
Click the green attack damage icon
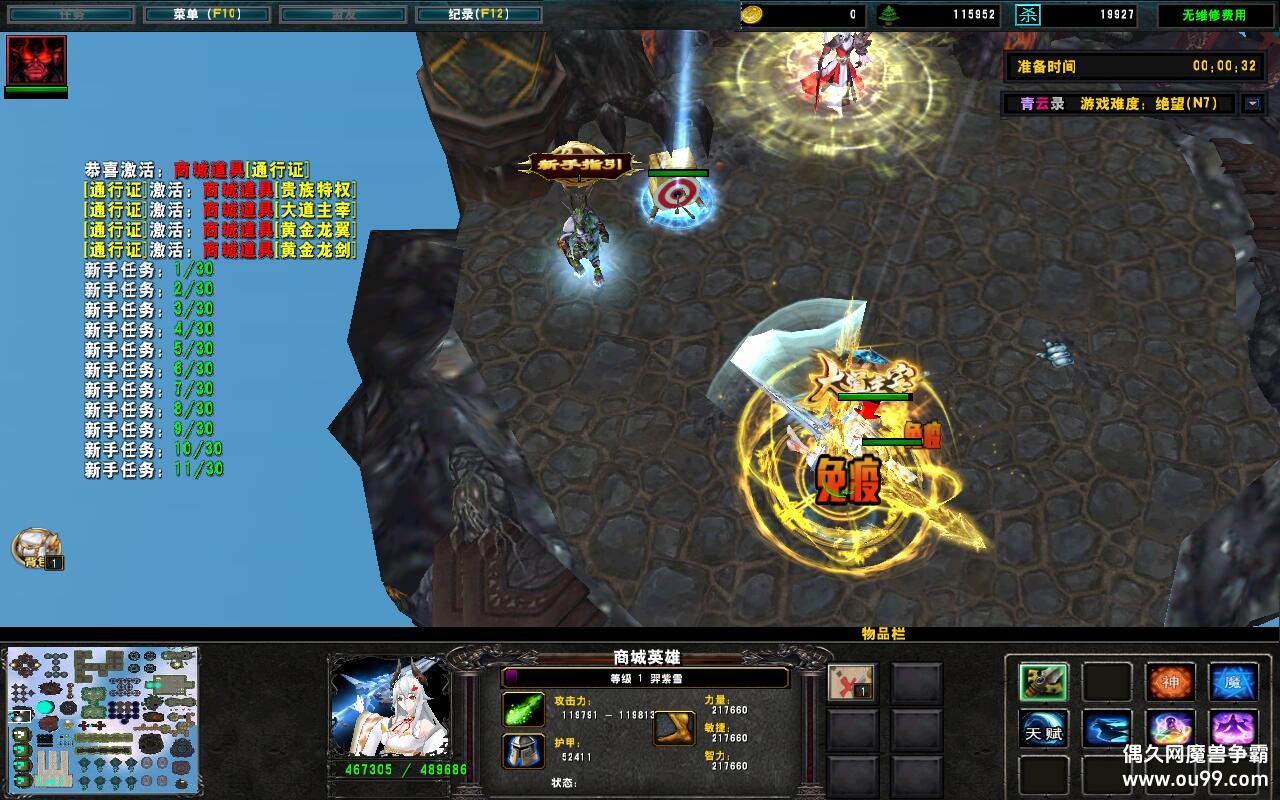(x=523, y=709)
